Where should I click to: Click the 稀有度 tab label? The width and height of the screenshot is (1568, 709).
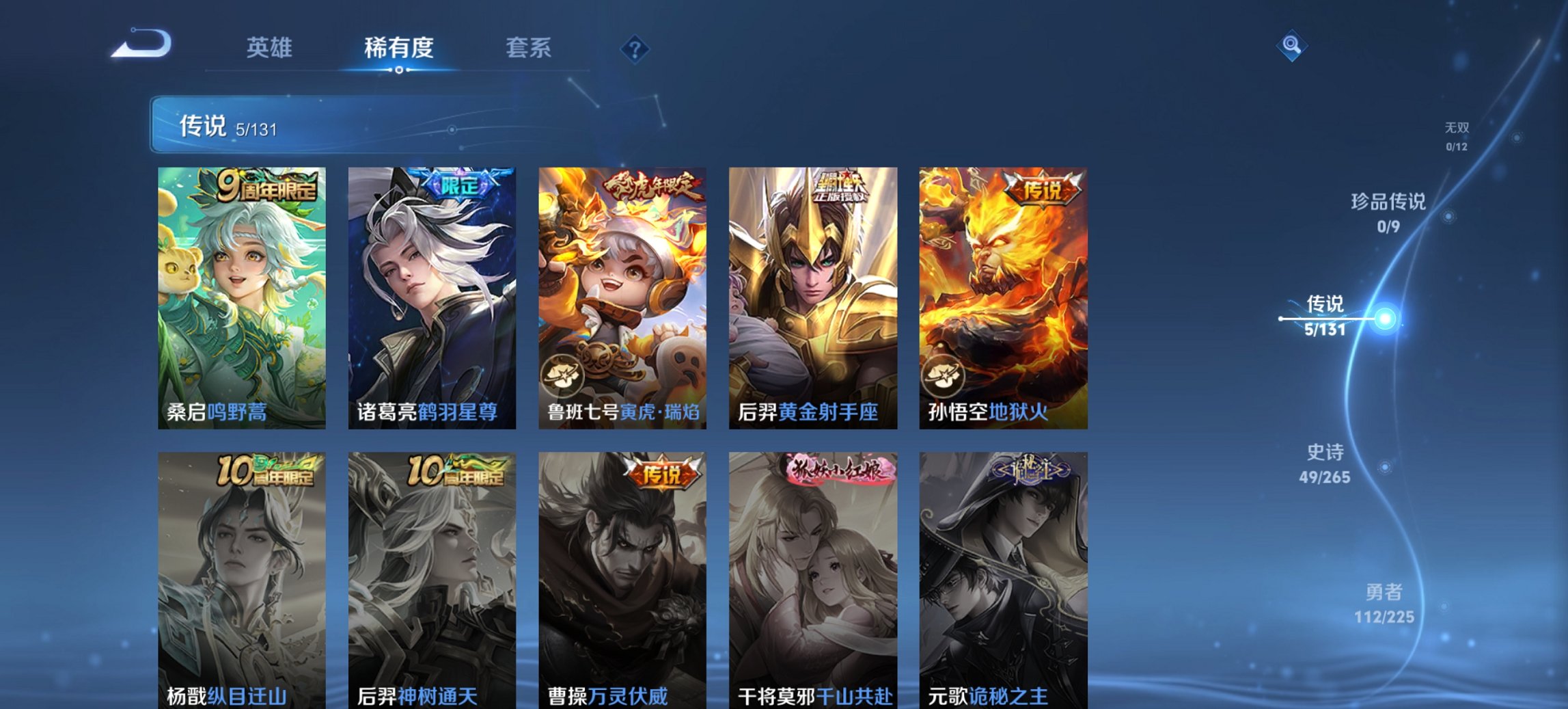398,48
